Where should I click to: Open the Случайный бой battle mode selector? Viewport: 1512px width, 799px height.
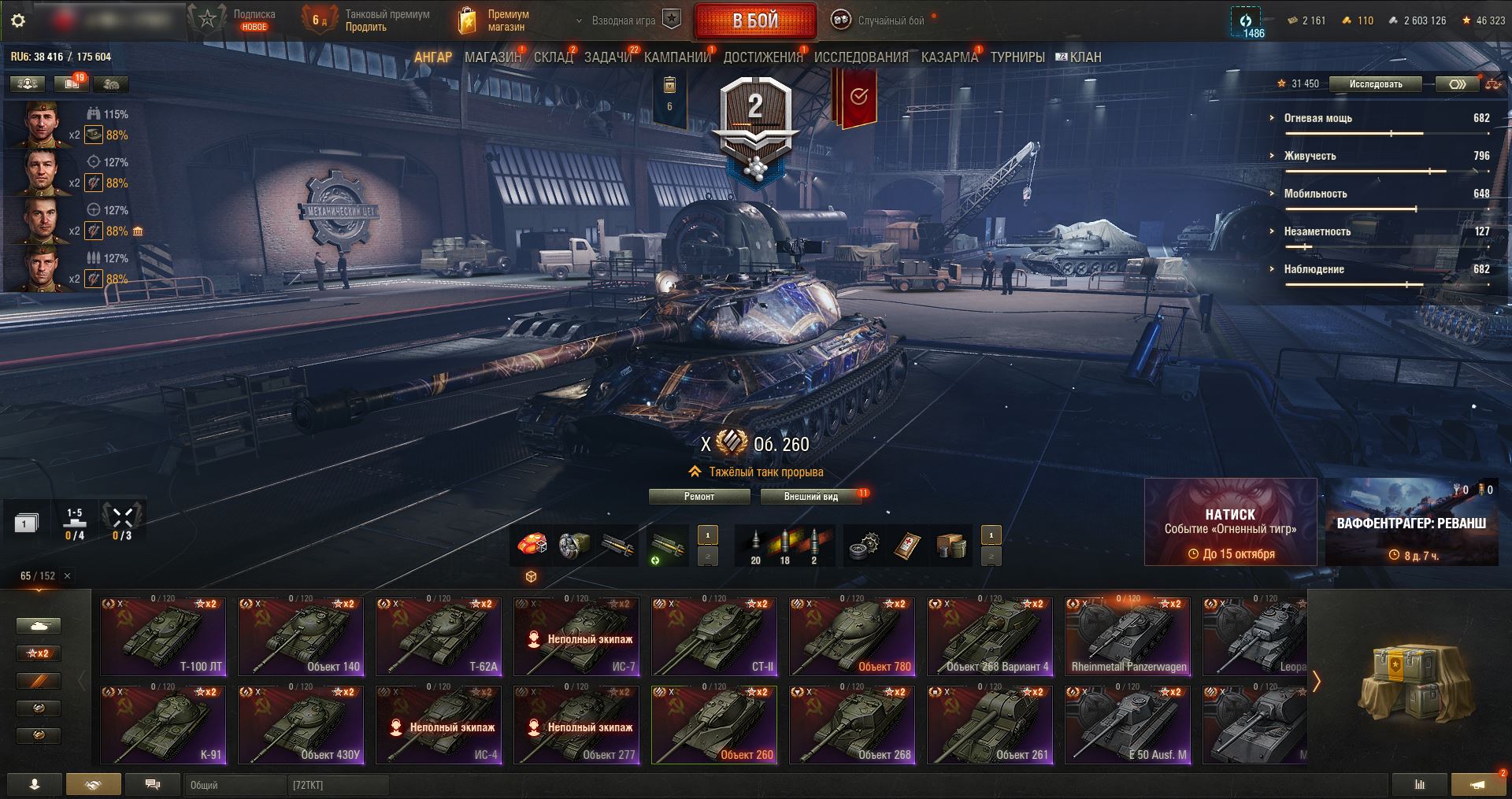point(880,21)
